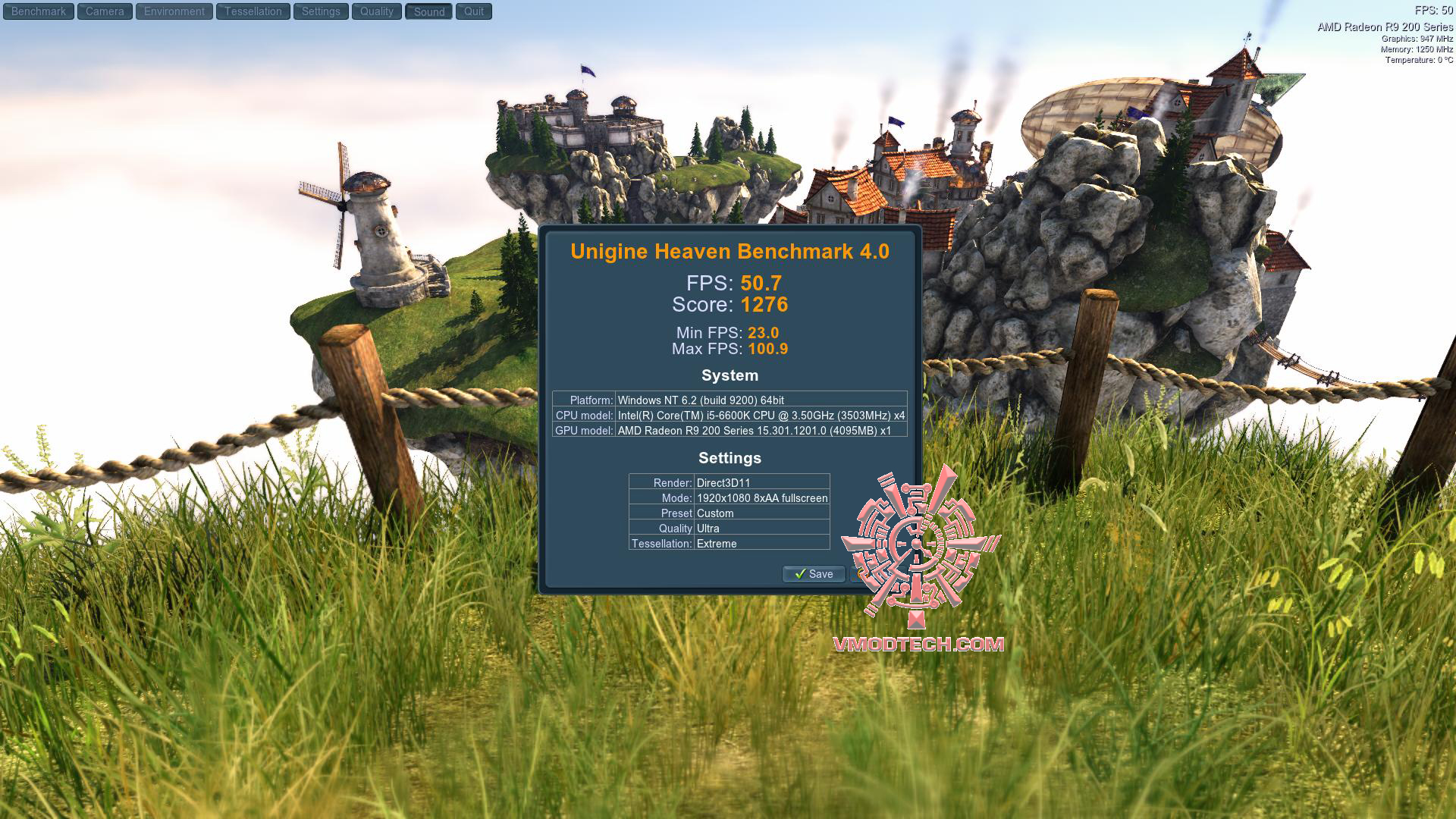Select the Camera button
Viewport: 1456px width, 819px height.
[105, 11]
